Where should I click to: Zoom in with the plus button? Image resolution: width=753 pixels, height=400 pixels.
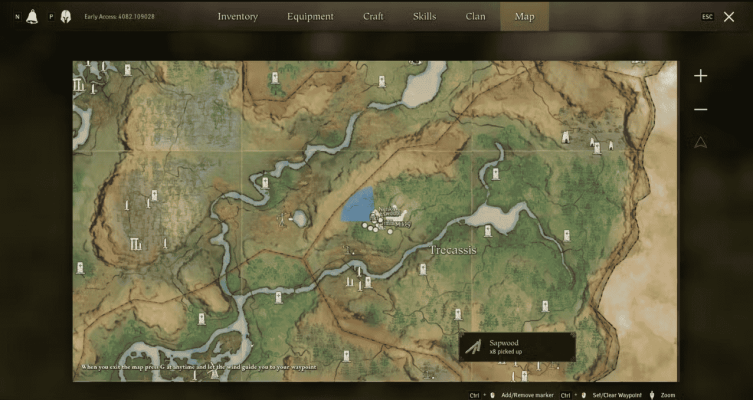tap(700, 76)
